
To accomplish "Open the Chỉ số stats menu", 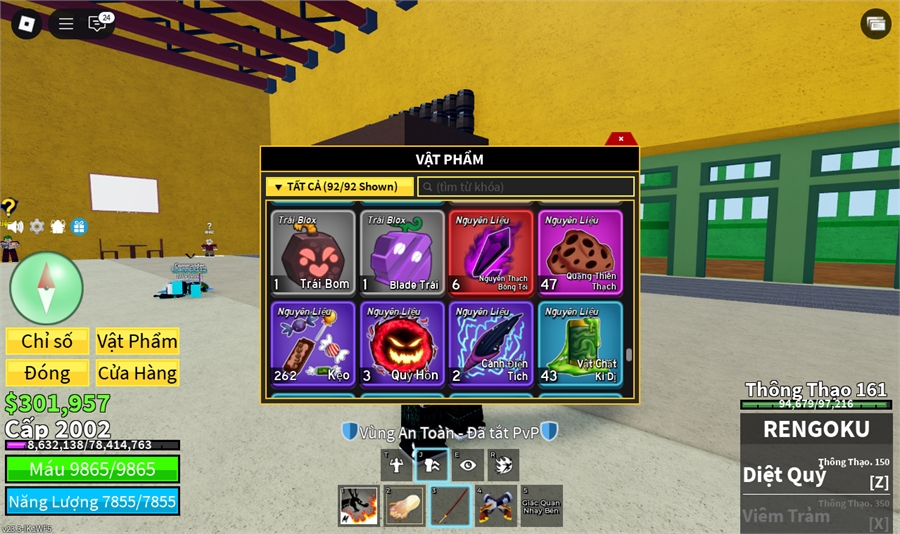I will point(47,341).
